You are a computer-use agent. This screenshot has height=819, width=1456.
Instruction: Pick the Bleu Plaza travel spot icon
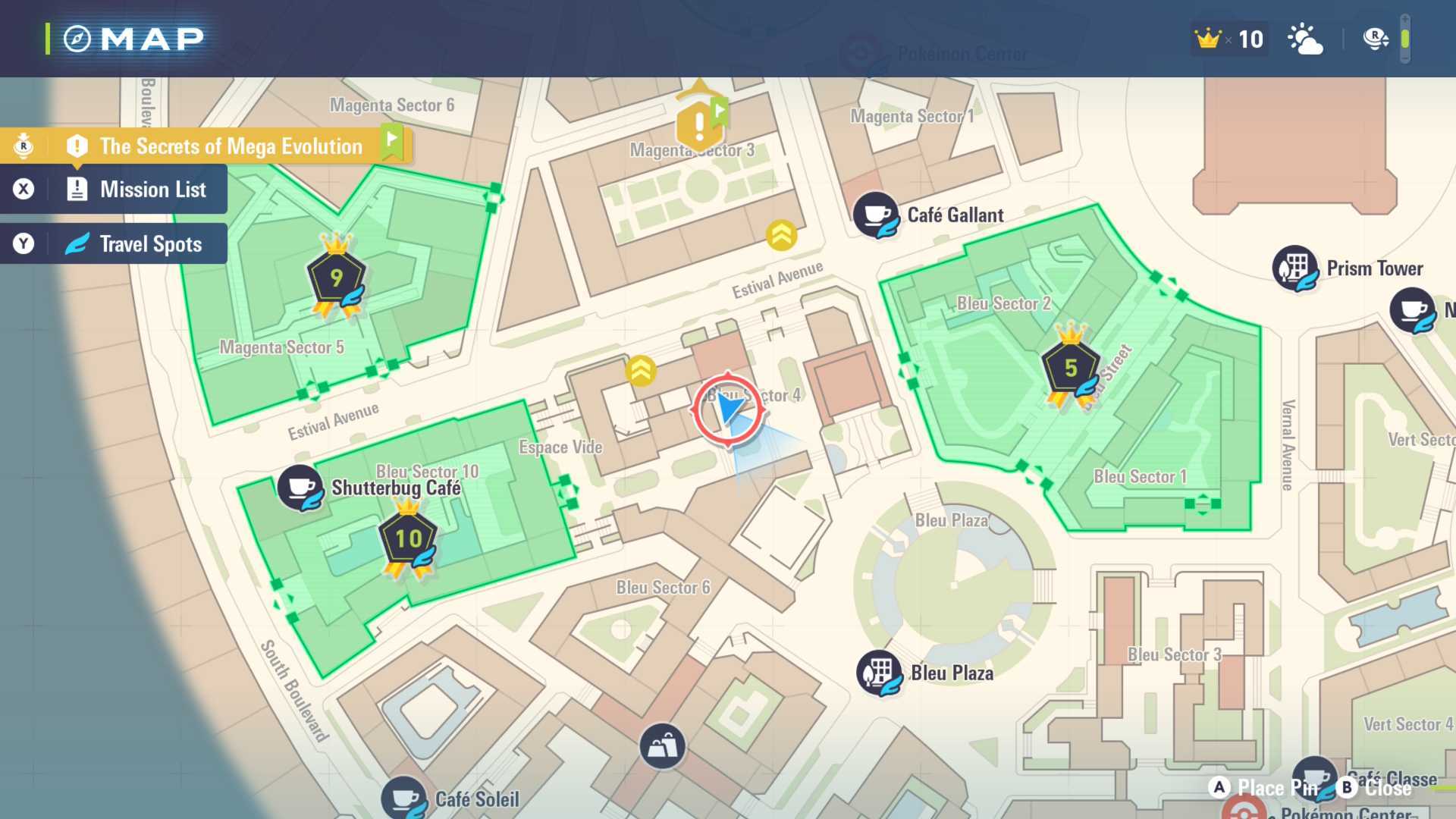880,673
